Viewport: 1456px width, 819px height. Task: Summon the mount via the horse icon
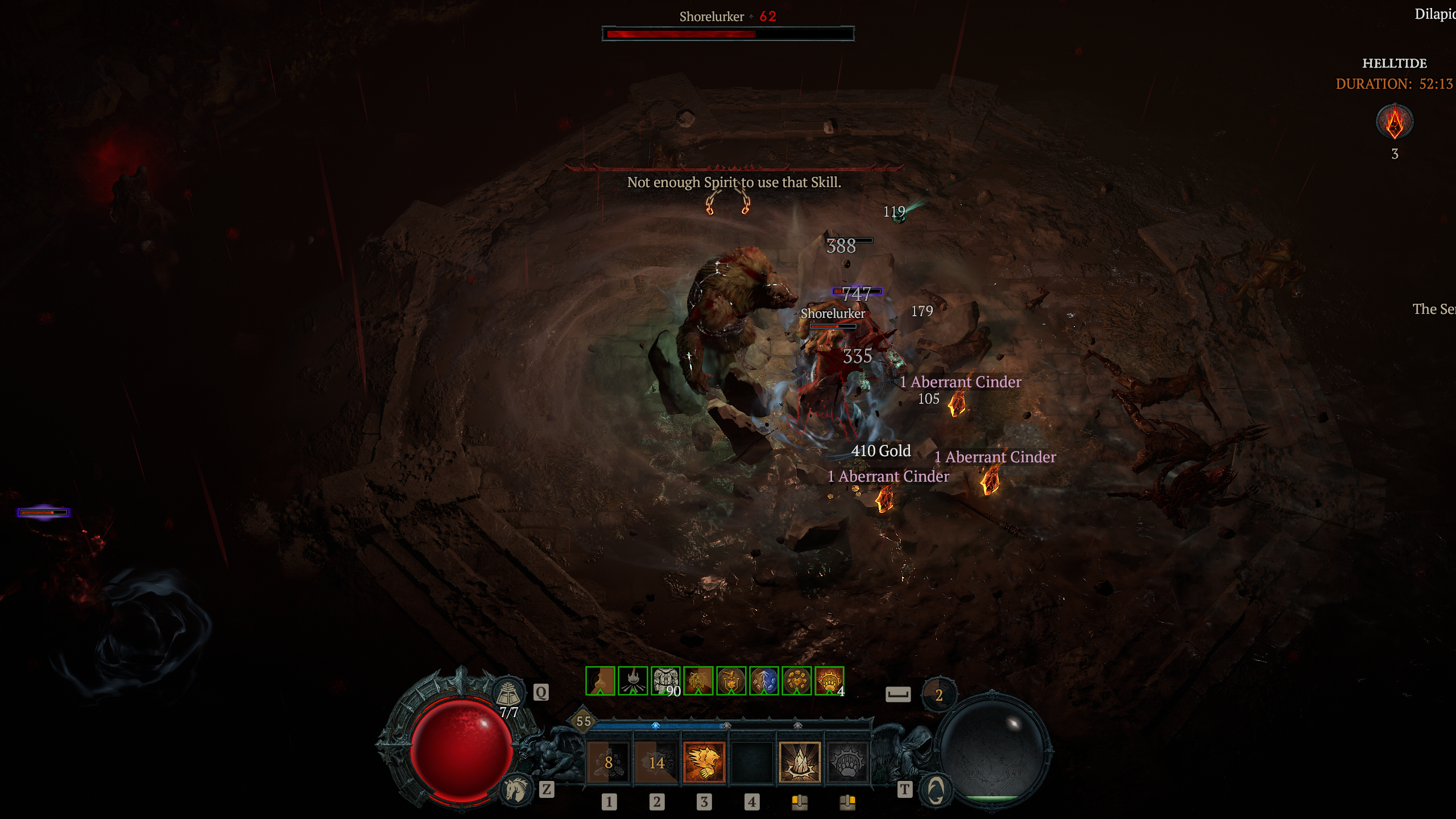coord(515,789)
